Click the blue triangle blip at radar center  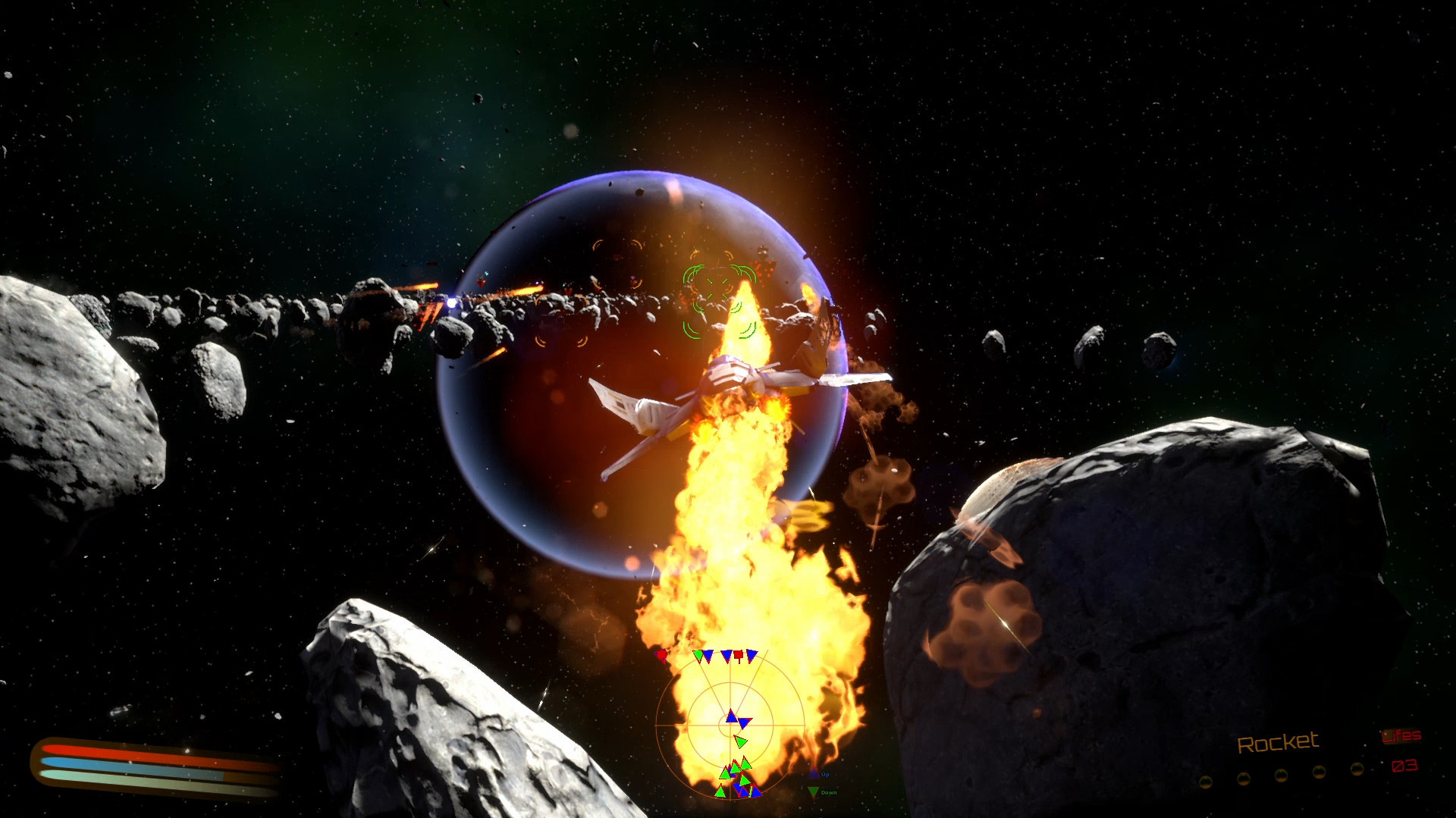coord(731,718)
